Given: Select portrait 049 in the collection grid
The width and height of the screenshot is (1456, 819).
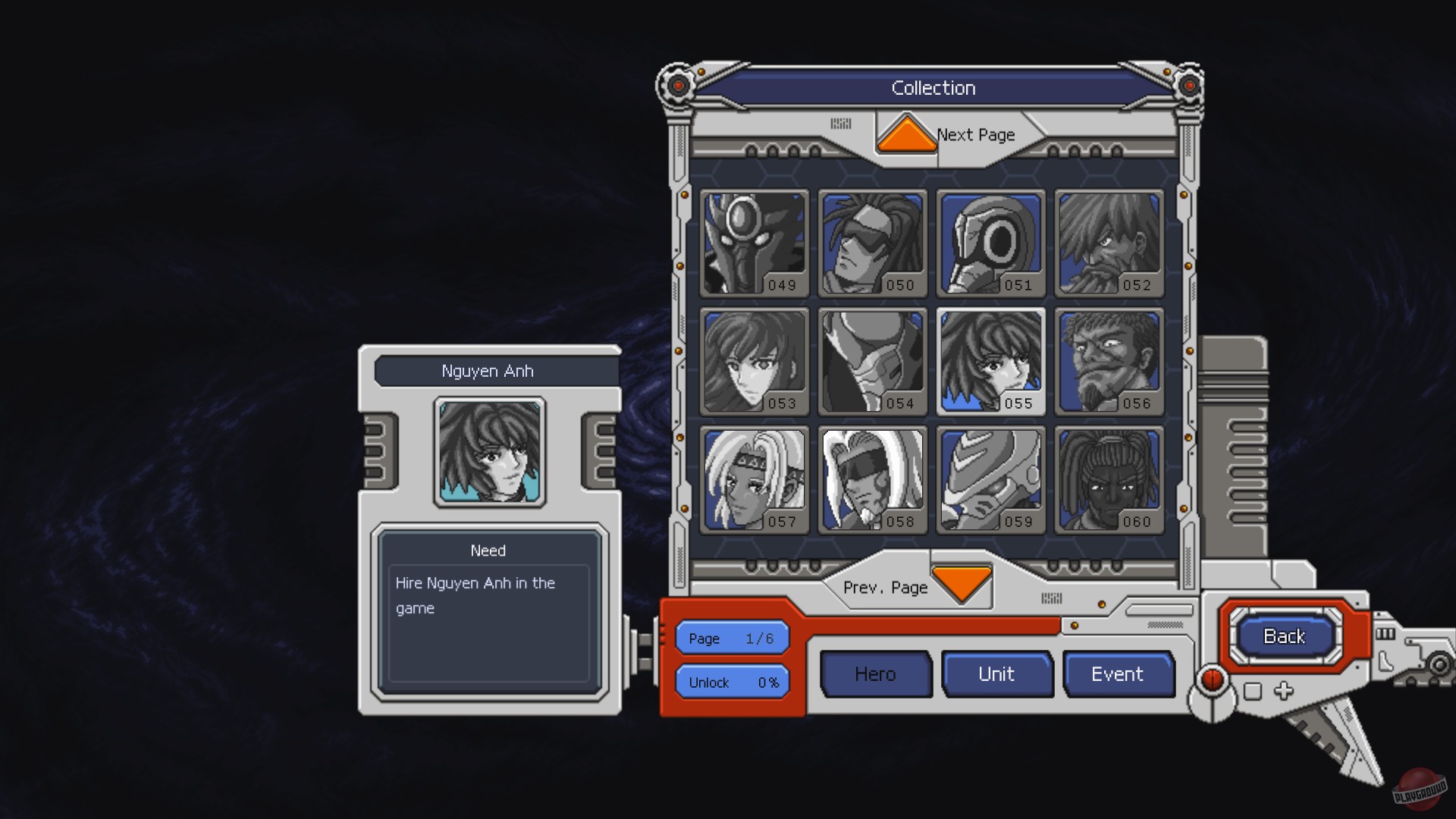Looking at the screenshot, I should tap(754, 244).
